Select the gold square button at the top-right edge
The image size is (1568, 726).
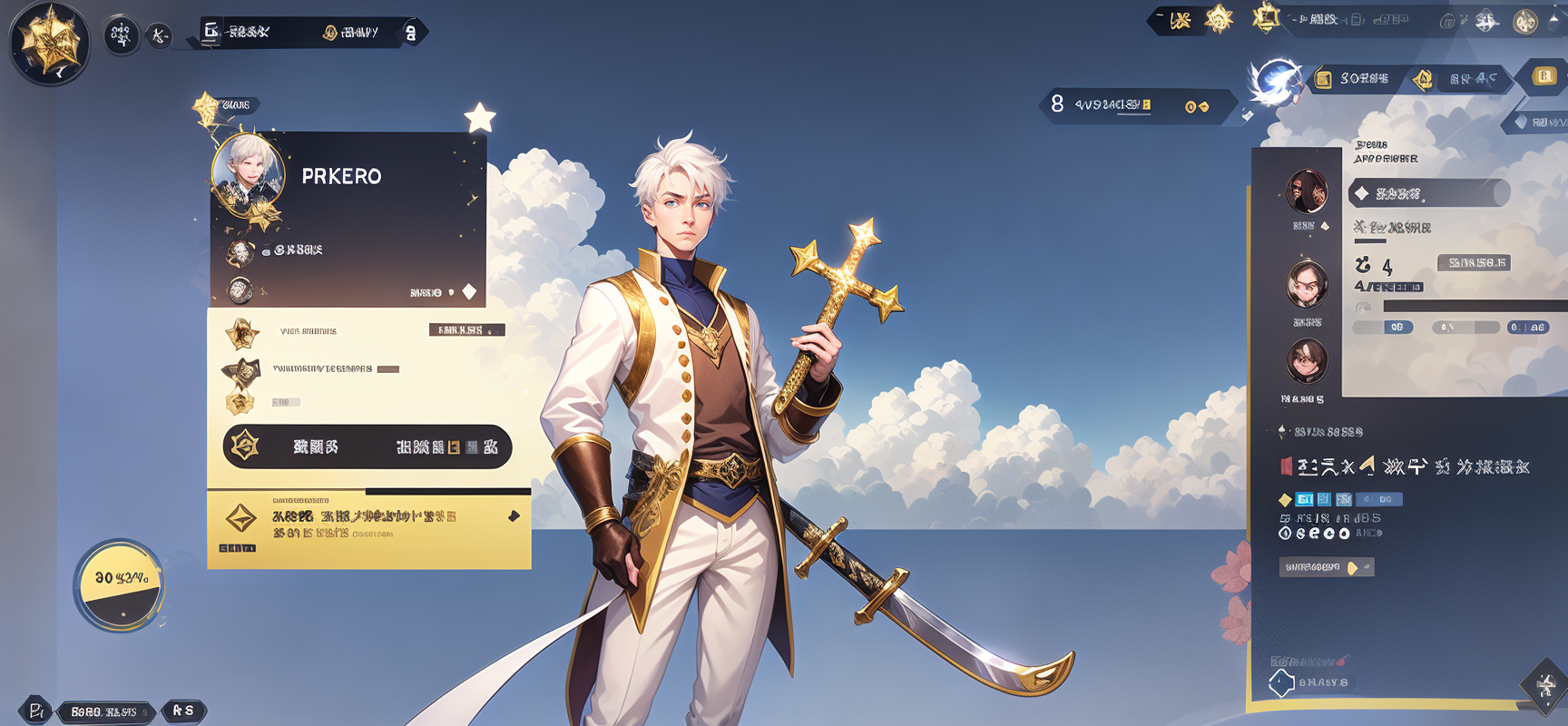(x=1544, y=76)
